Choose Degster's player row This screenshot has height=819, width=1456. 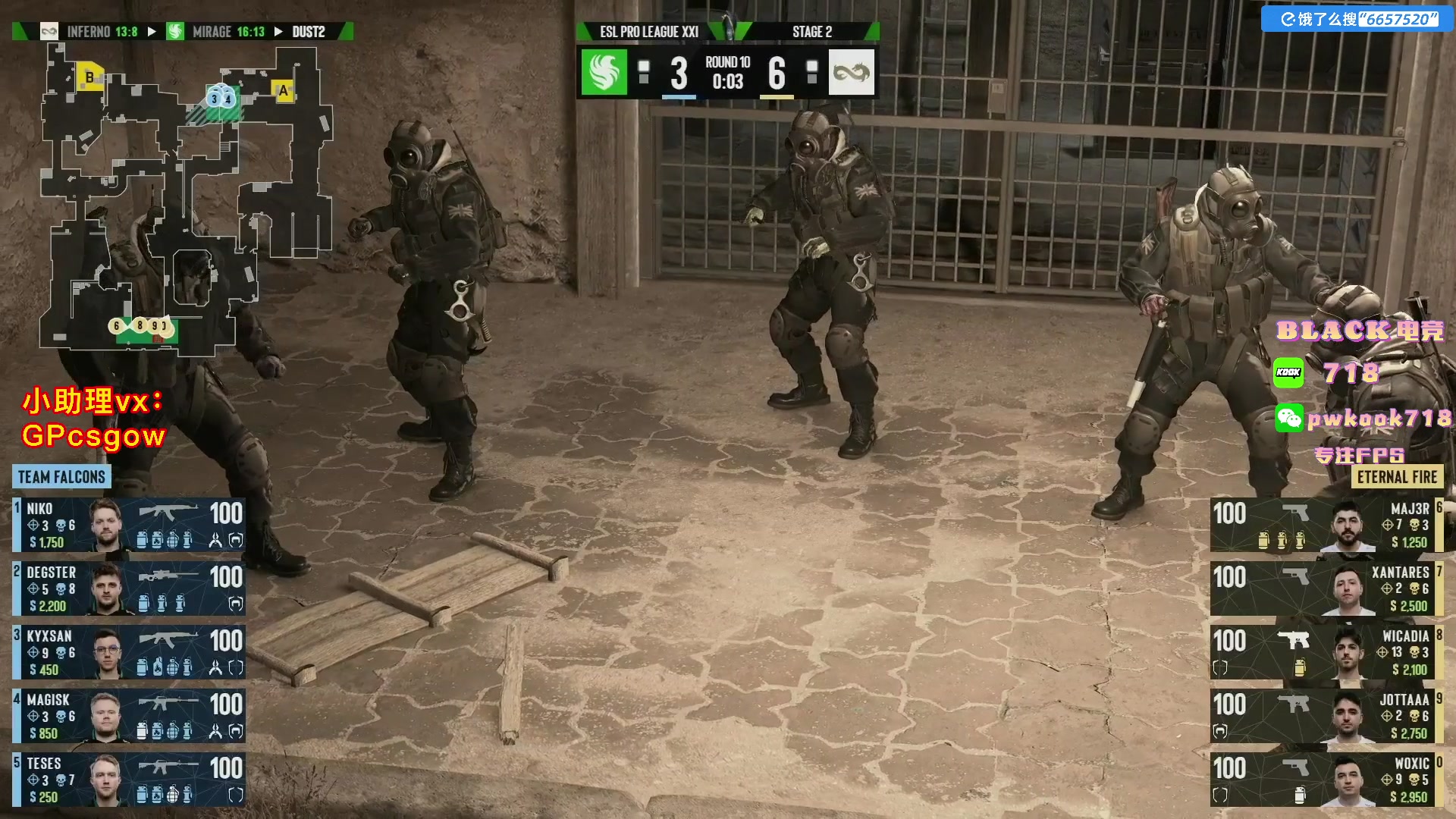[x=129, y=588]
